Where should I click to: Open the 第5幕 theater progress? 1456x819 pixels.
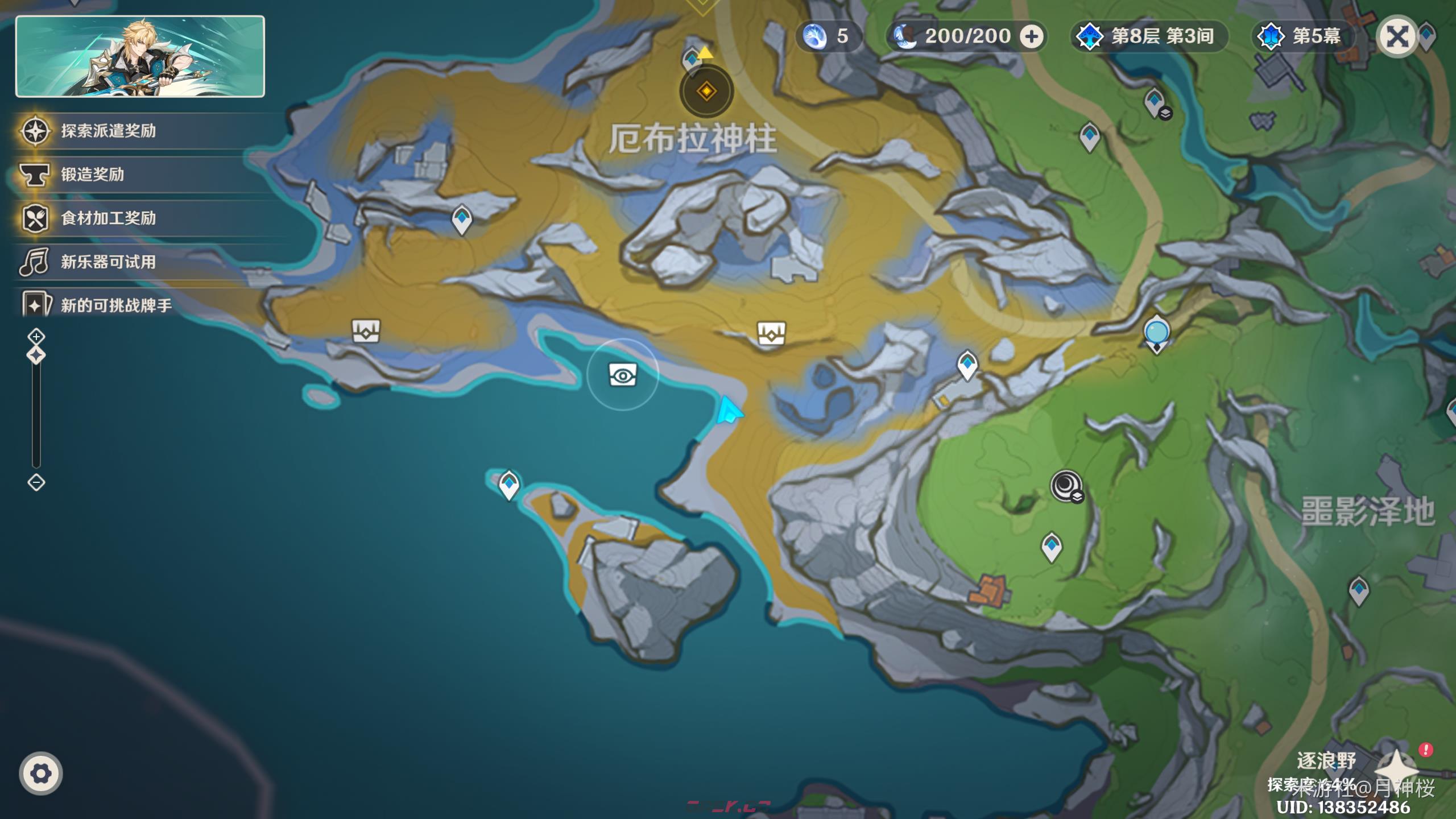click(1302, 37)
